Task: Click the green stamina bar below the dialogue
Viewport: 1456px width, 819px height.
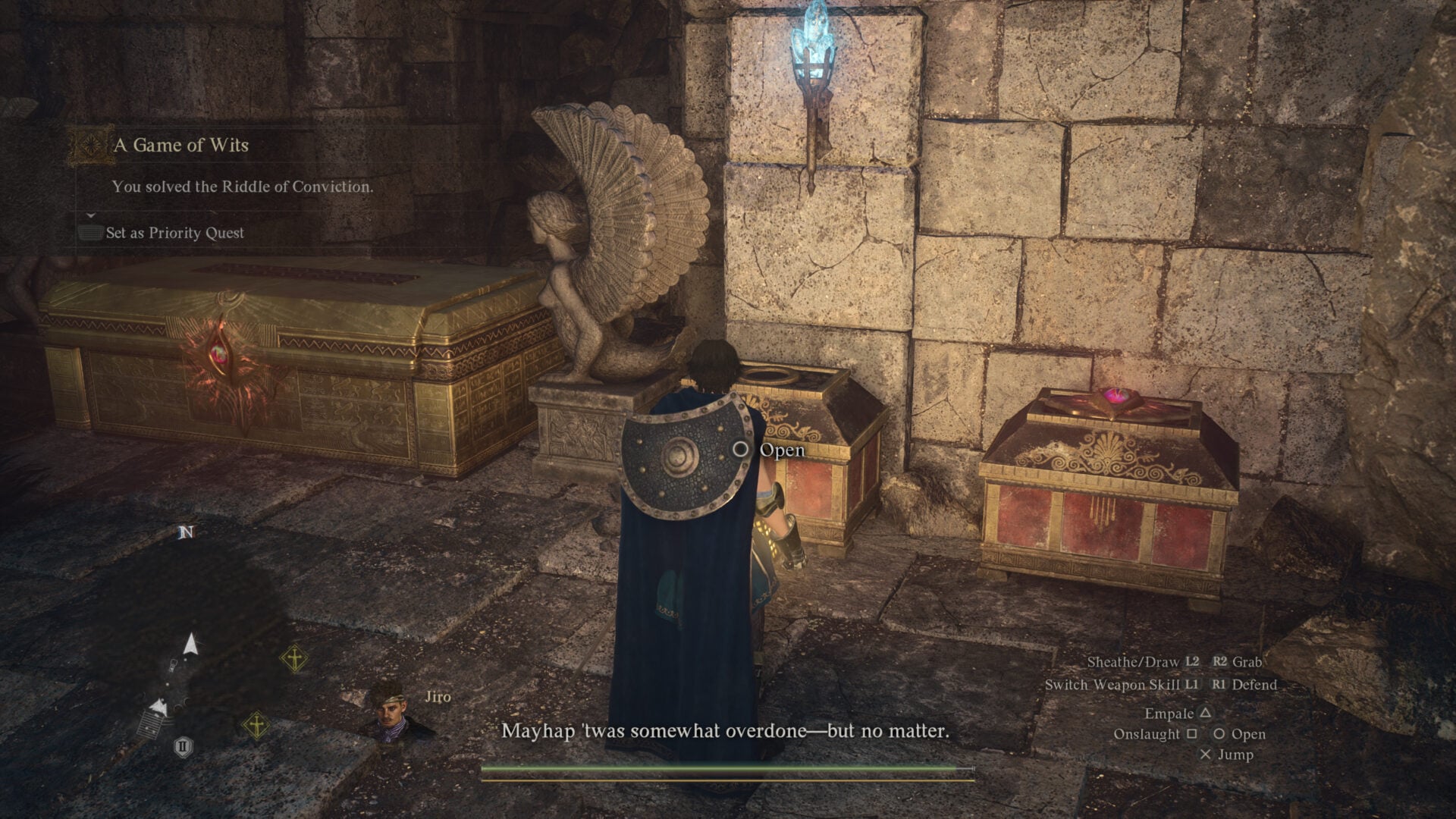Action: [x=726, y=770]
